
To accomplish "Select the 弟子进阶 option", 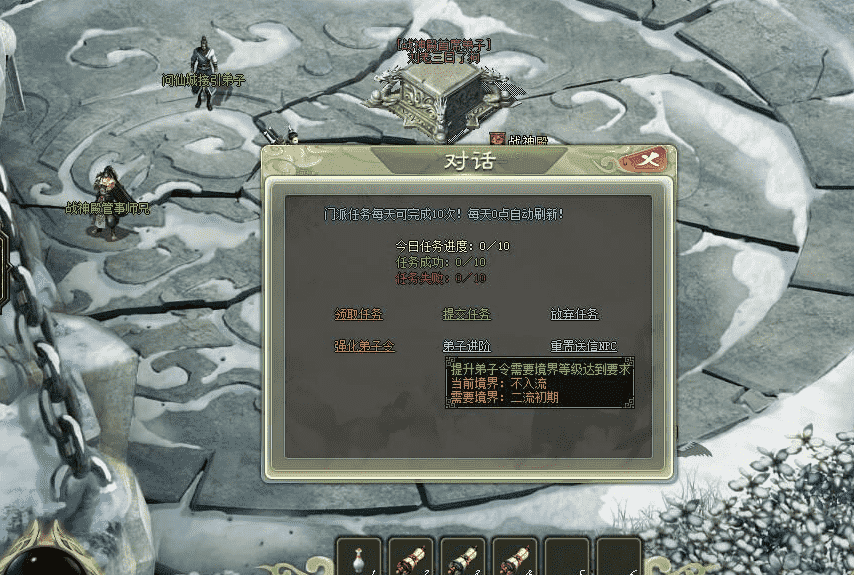I will point(467,346).
